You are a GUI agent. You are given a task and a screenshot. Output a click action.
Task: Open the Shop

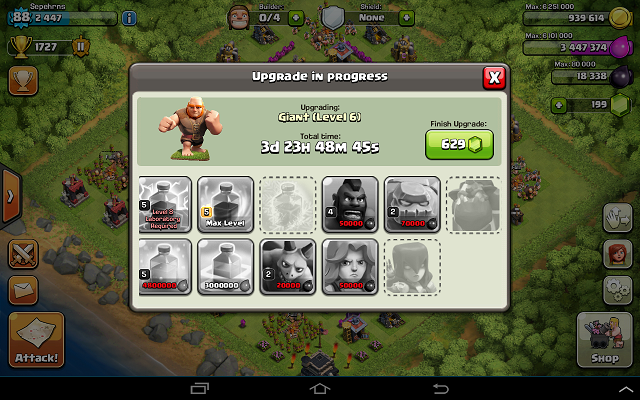(604, 339)
